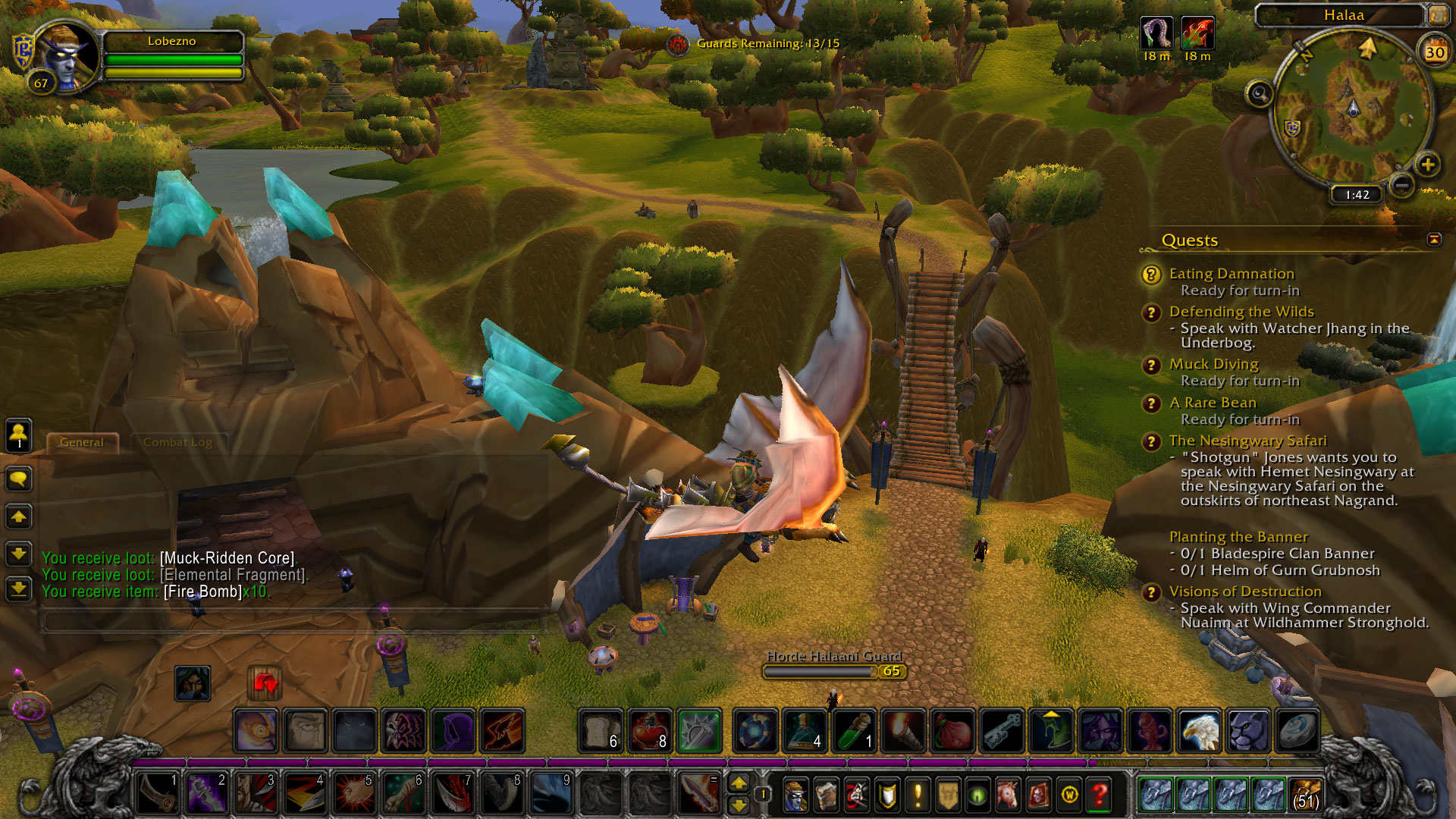Activate the purple panther icon ability
This screenshot has width=1456, height=819.
(x=1248, y=731)
